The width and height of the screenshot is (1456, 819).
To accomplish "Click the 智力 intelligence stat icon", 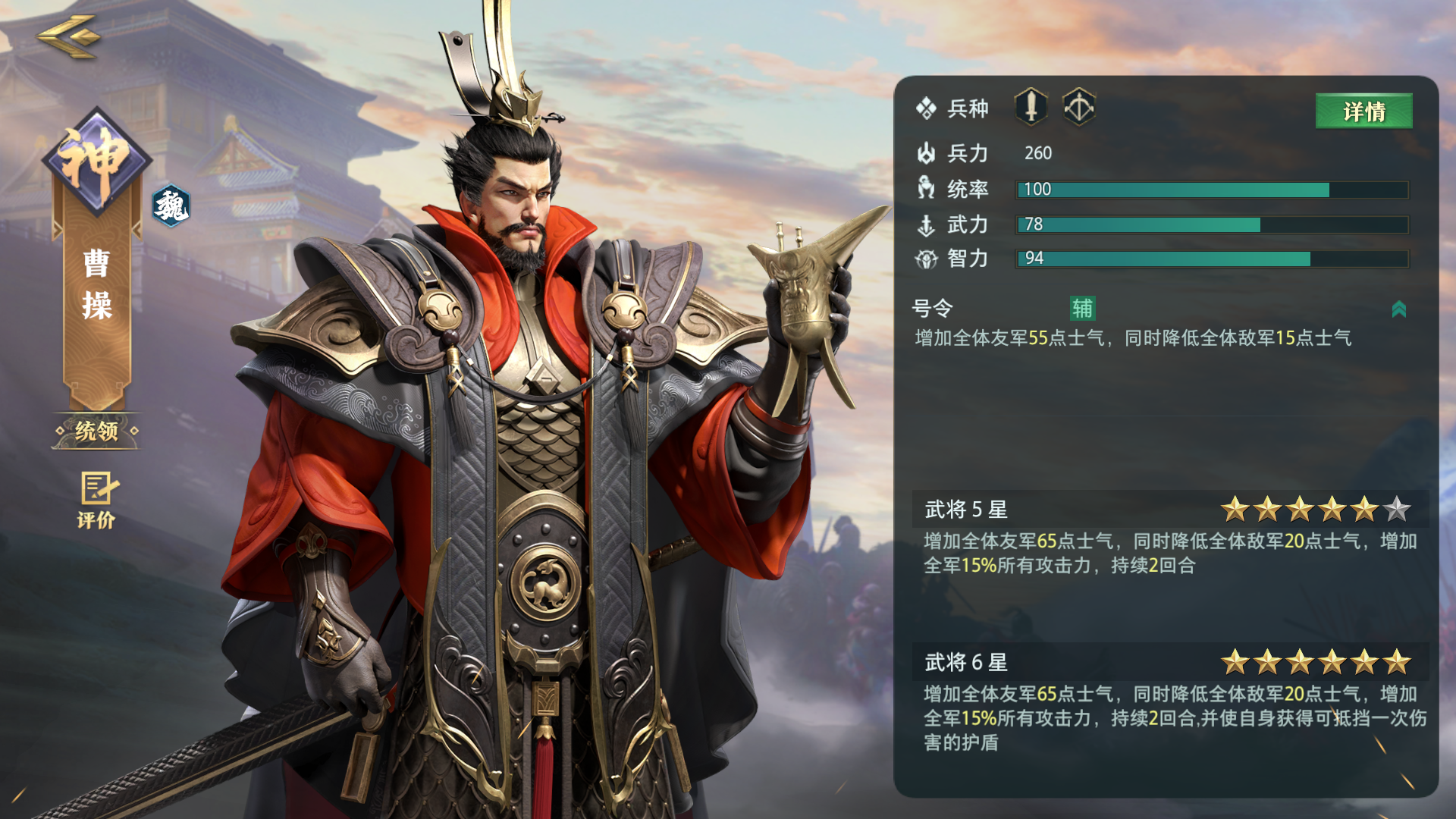I will (x=927, y=259).
